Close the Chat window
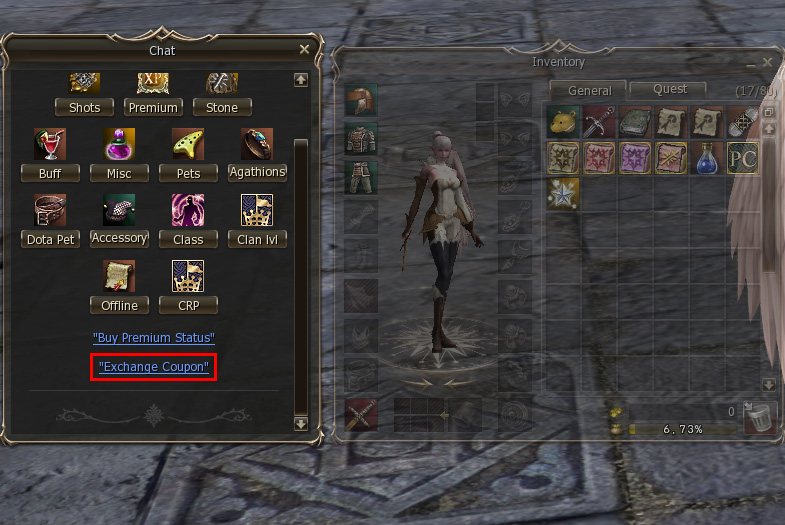The width and height of the screenshot is (785, 525). (304, 49)
